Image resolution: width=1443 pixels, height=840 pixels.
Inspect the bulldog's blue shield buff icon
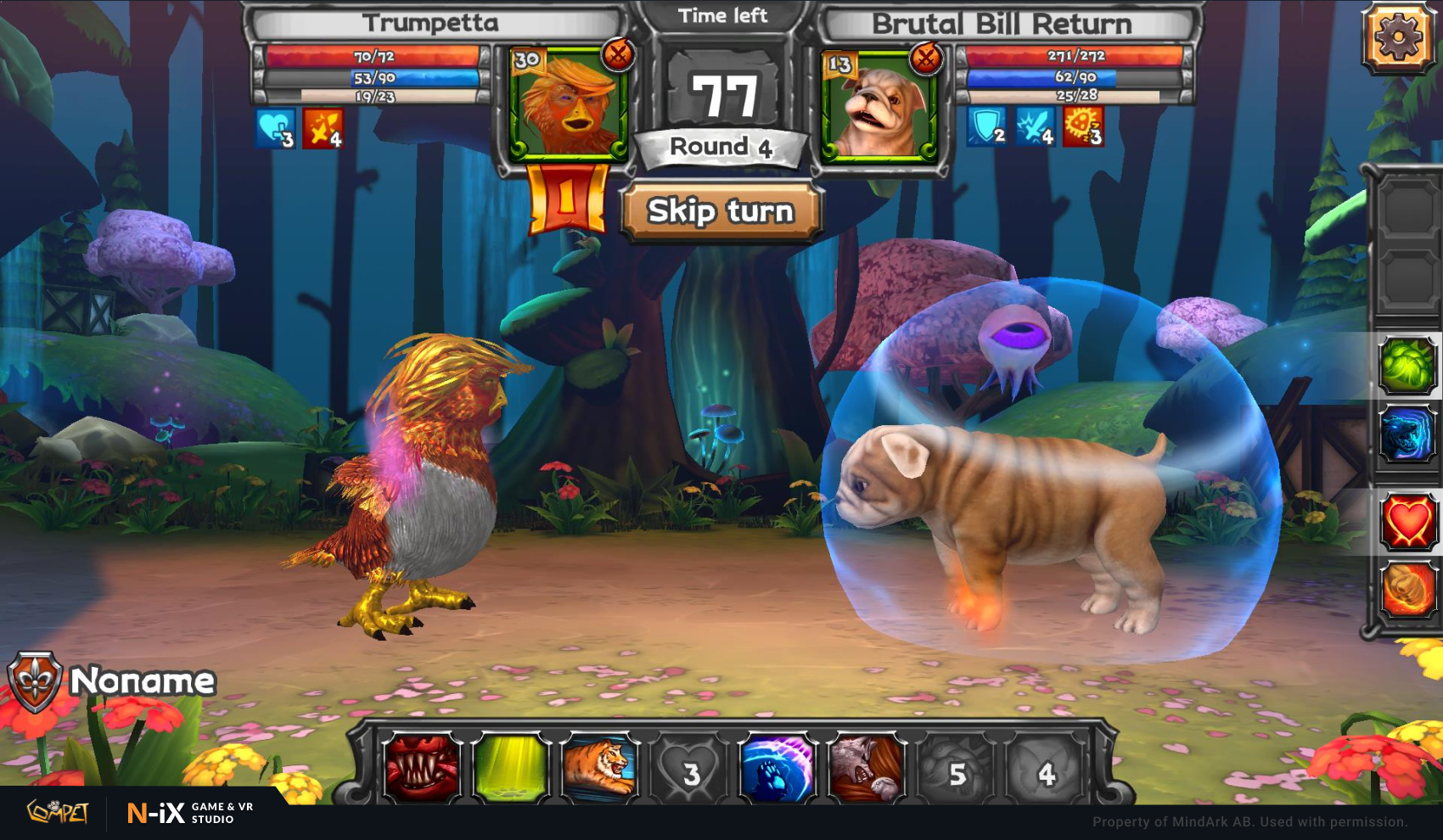click(x=987, y=126)
